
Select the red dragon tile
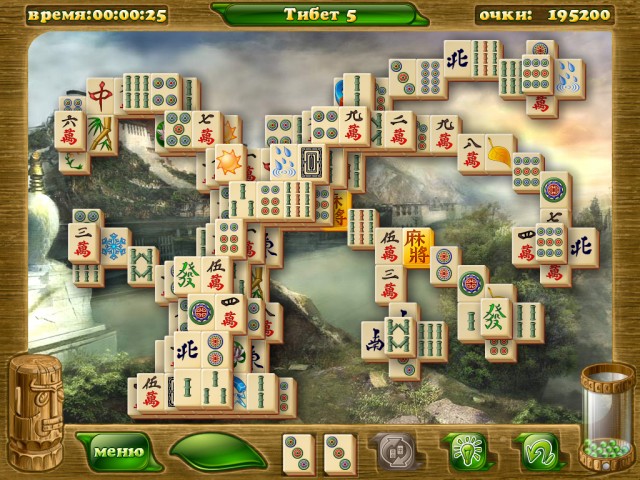point(101,96)
